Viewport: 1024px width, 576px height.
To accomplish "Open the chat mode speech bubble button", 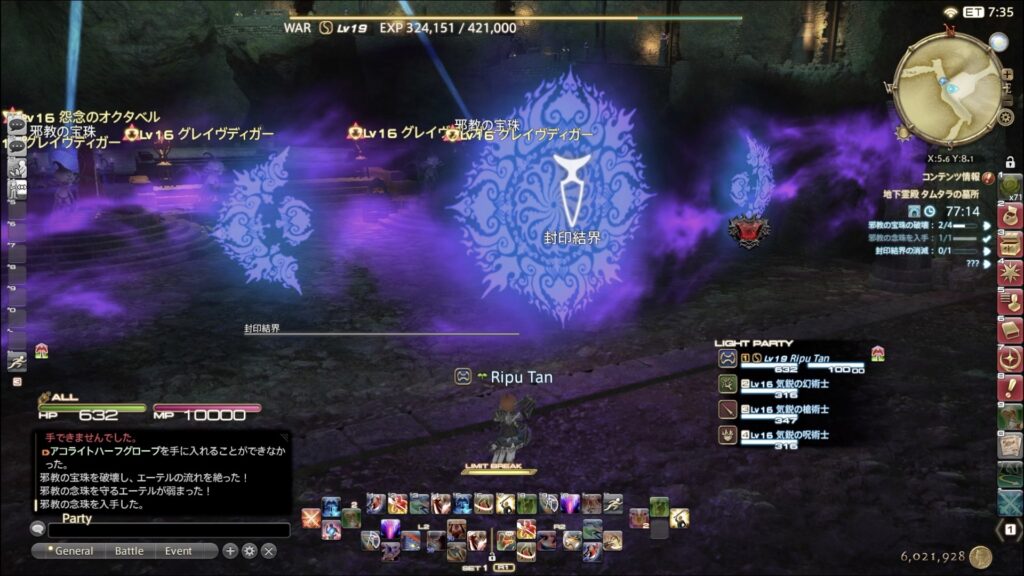I will 38,530.
